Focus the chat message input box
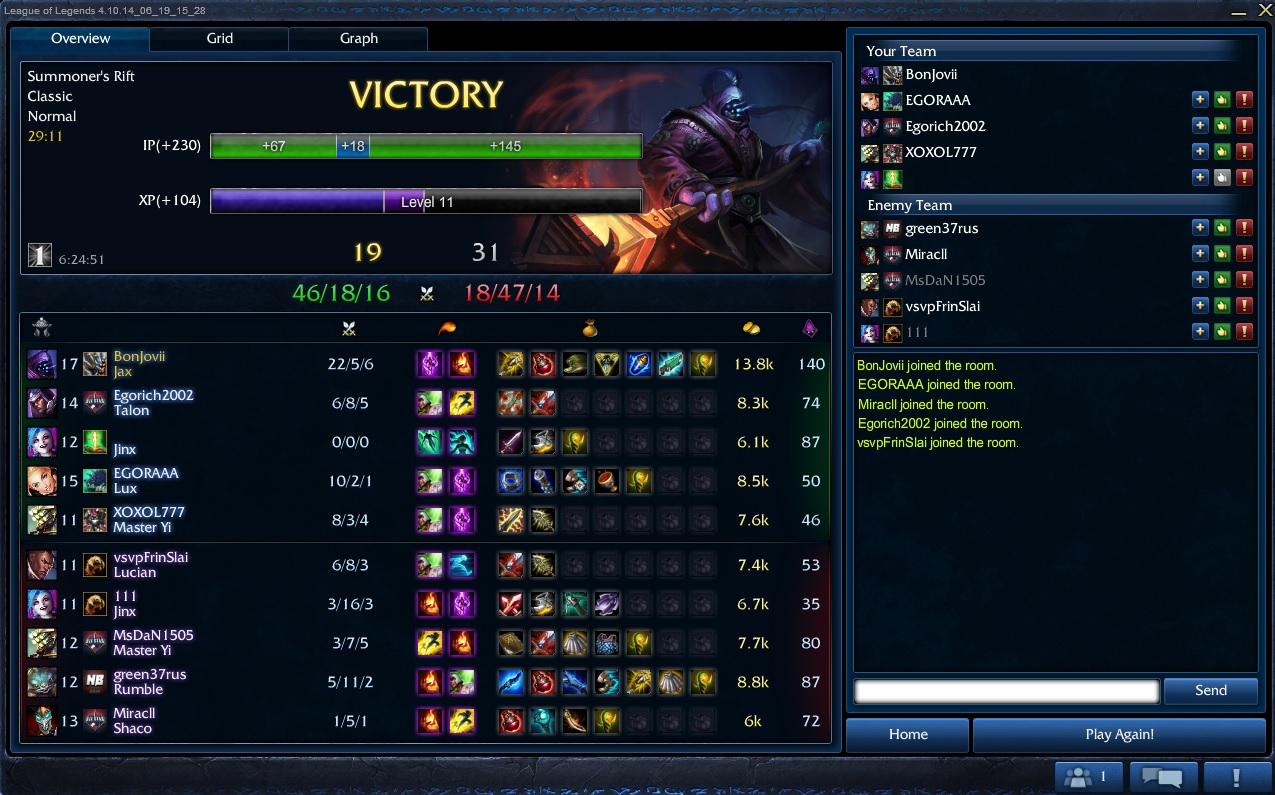Image resolution: width=1275 pixels, height=795 pixels. pyautogui.click(x=1006, y=690)
